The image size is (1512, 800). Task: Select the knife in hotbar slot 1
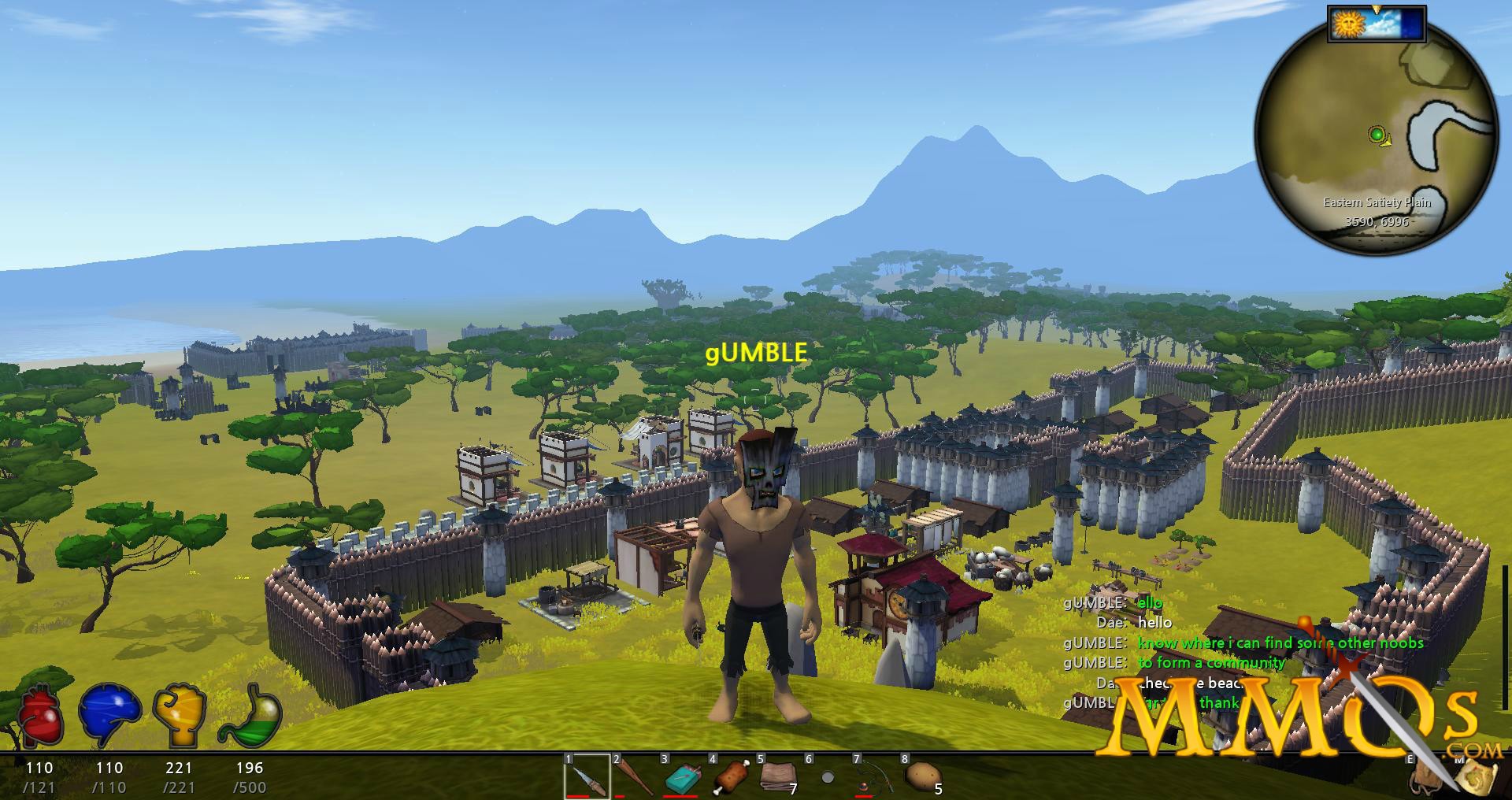(587, 777)
